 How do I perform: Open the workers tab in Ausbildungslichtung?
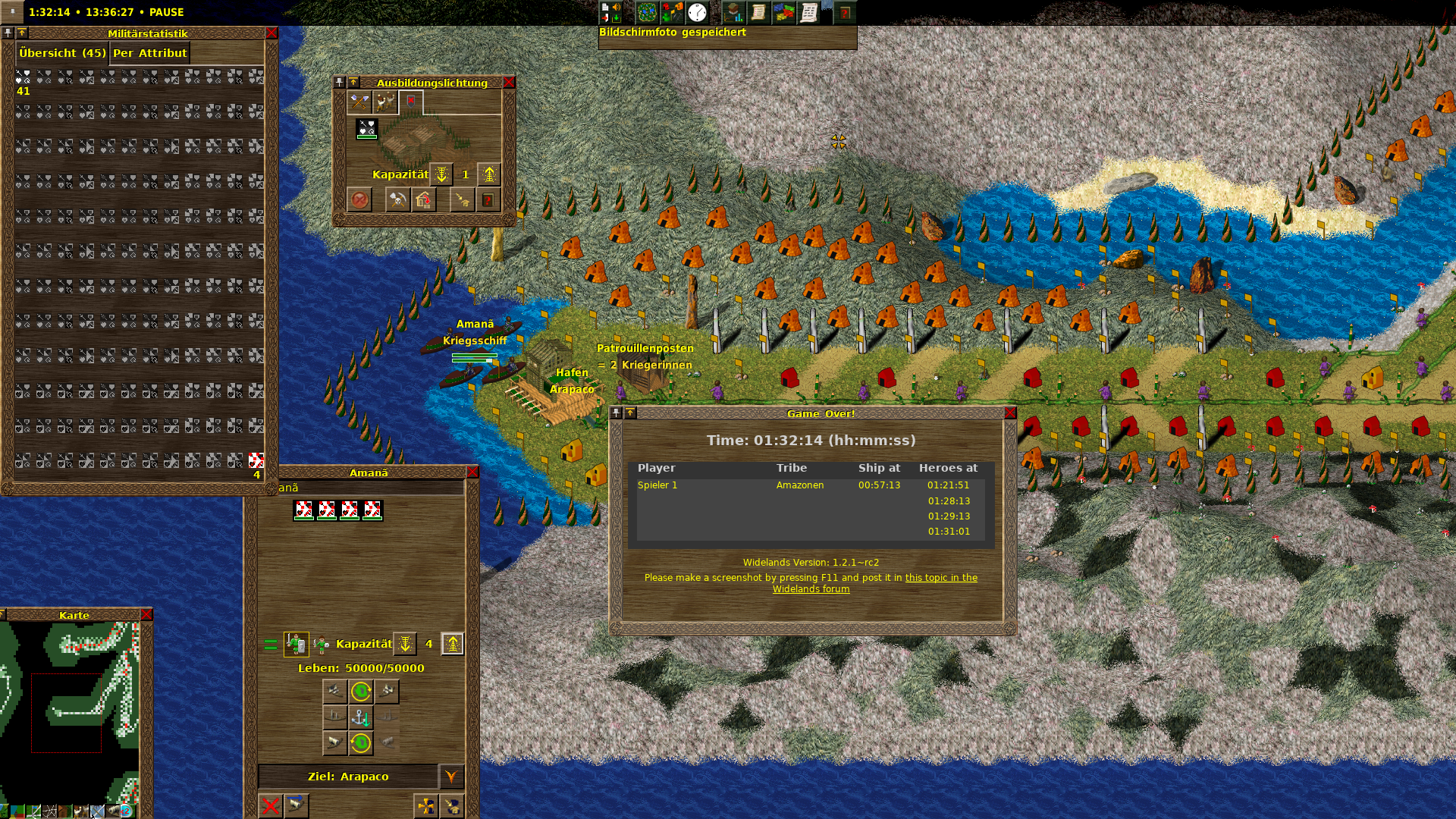tap(385, 102)
